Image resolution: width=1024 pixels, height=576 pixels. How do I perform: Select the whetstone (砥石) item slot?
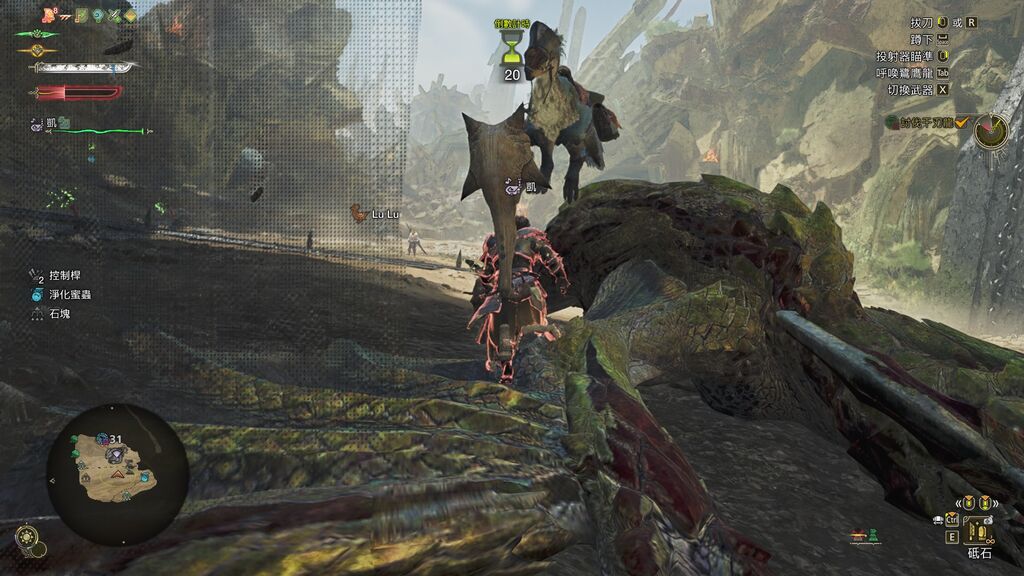978,530
